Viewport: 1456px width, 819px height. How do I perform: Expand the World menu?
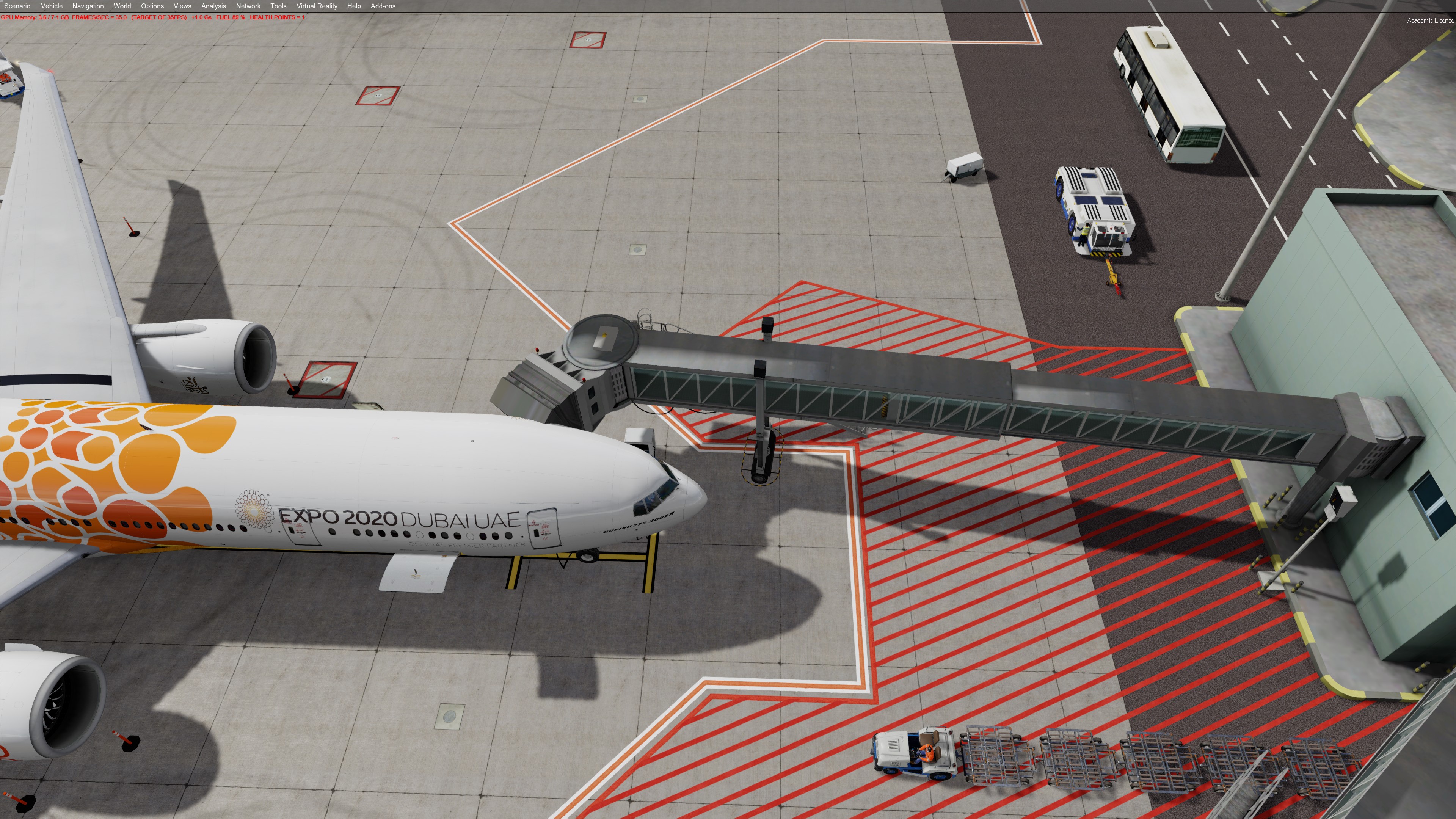coord(122,6)
